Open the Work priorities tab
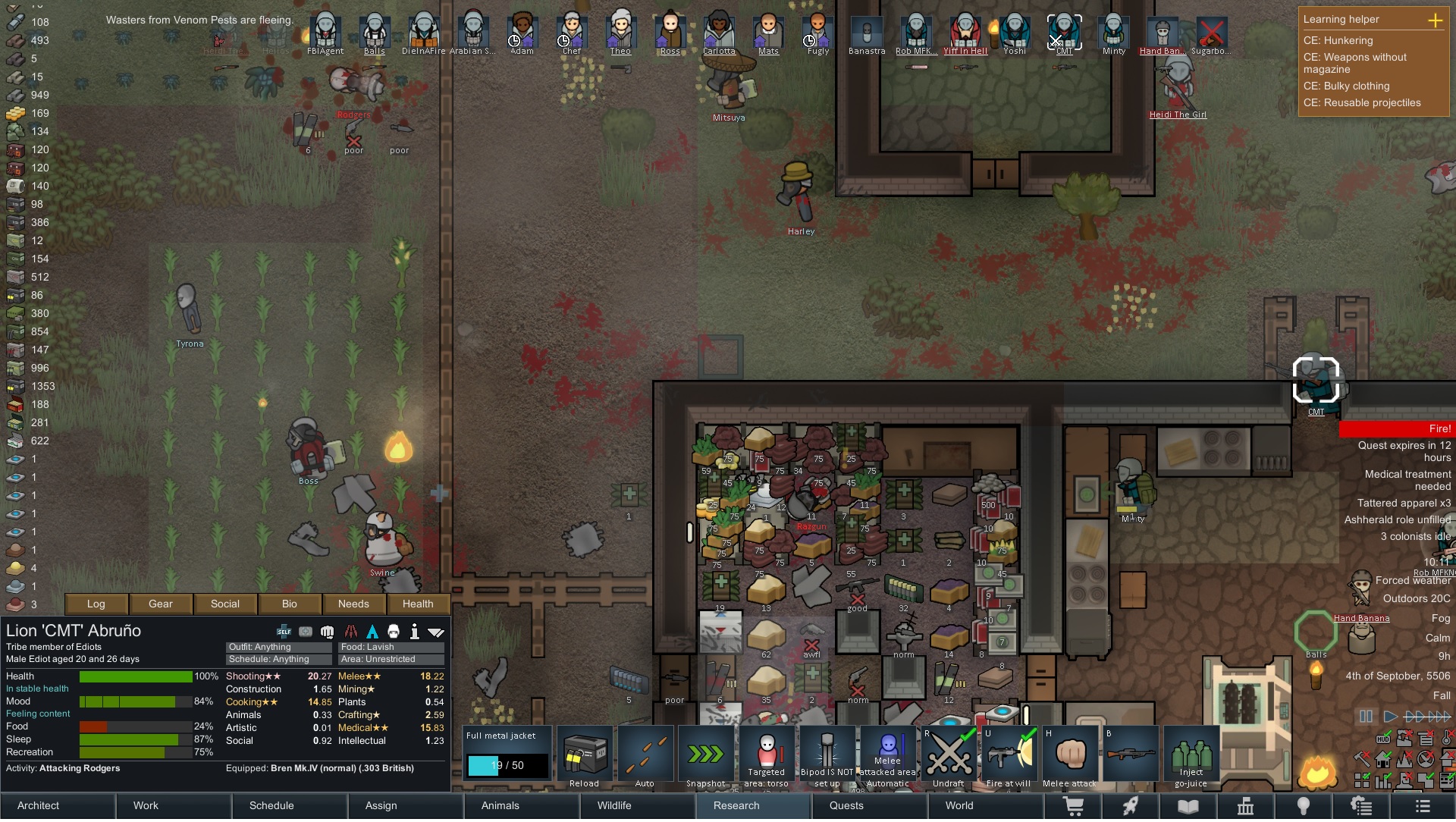 pos(146,805)
